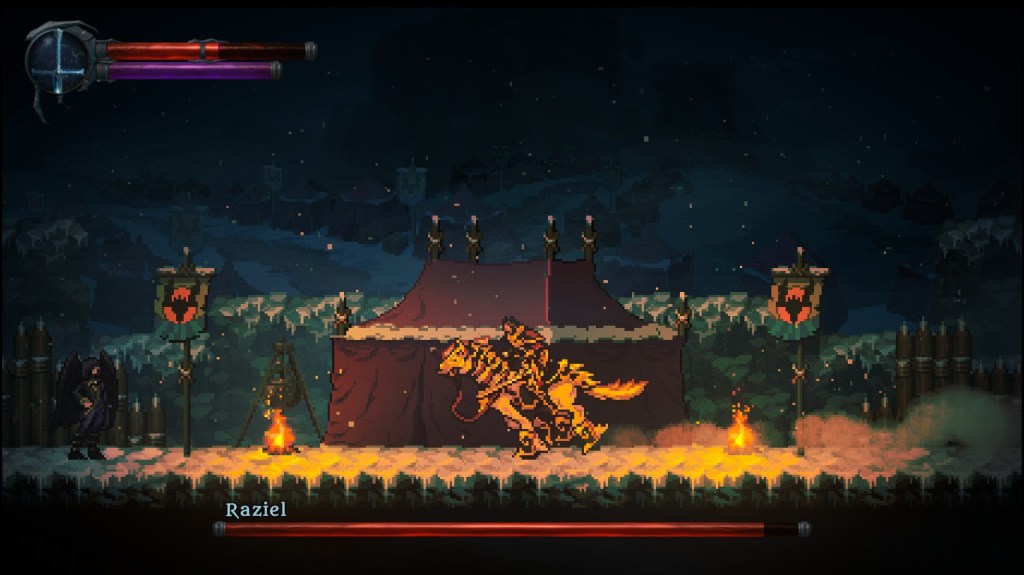
Task: Click the round crosshair emblem beside the health bar
Action: click(58, 57)
